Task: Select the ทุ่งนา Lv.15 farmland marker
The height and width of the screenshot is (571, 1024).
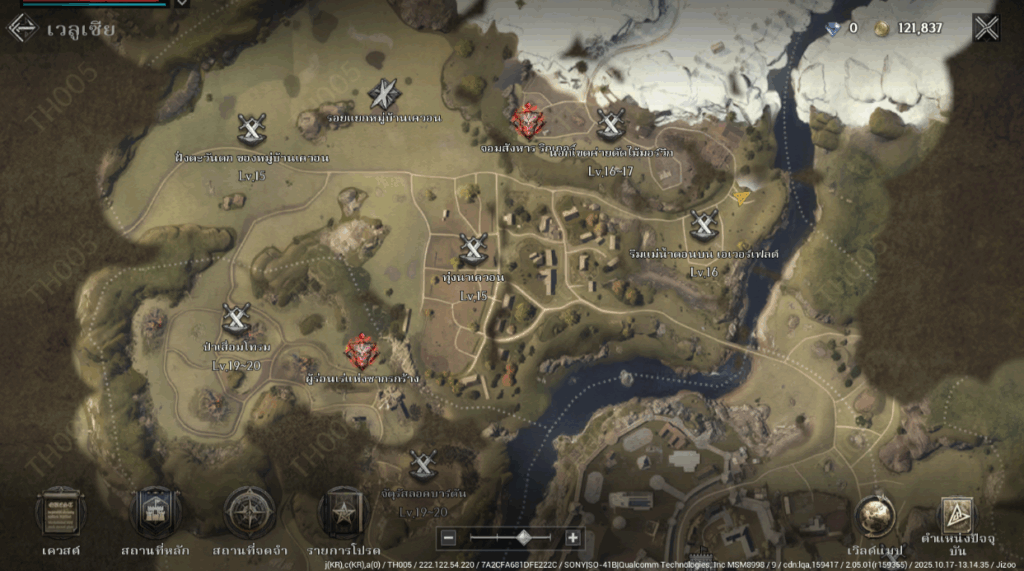Action: pyautogui.click(x=473, y=248)
